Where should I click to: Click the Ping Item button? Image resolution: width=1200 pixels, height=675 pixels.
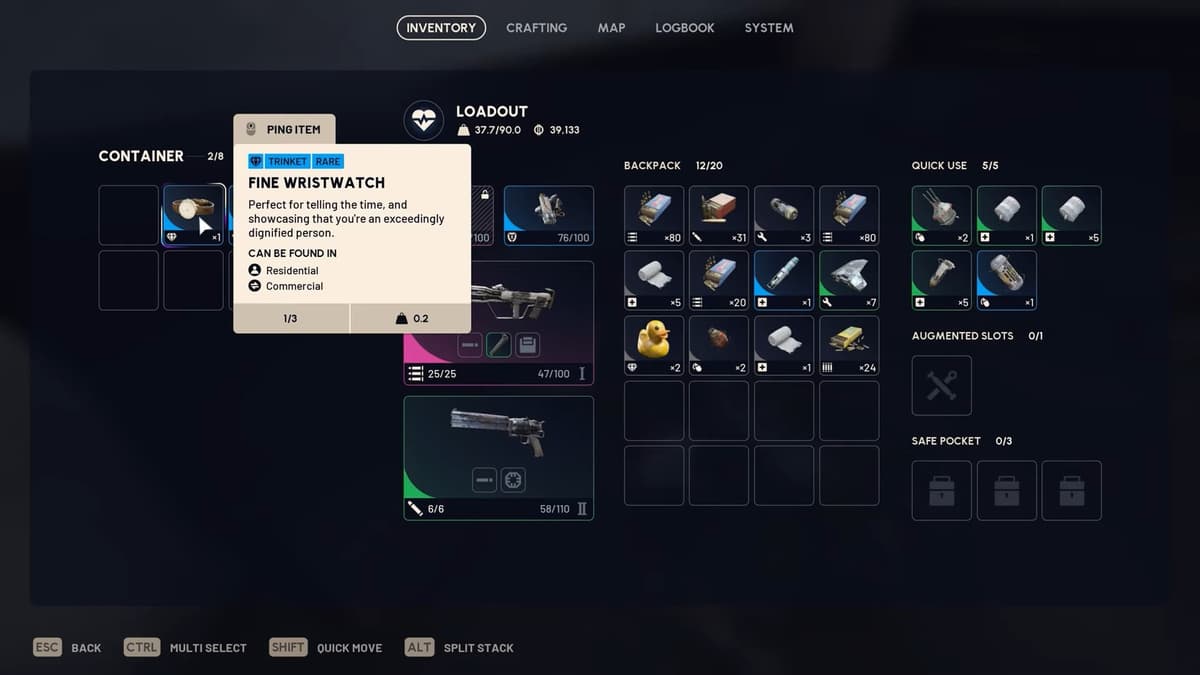(x=284, y=130)
